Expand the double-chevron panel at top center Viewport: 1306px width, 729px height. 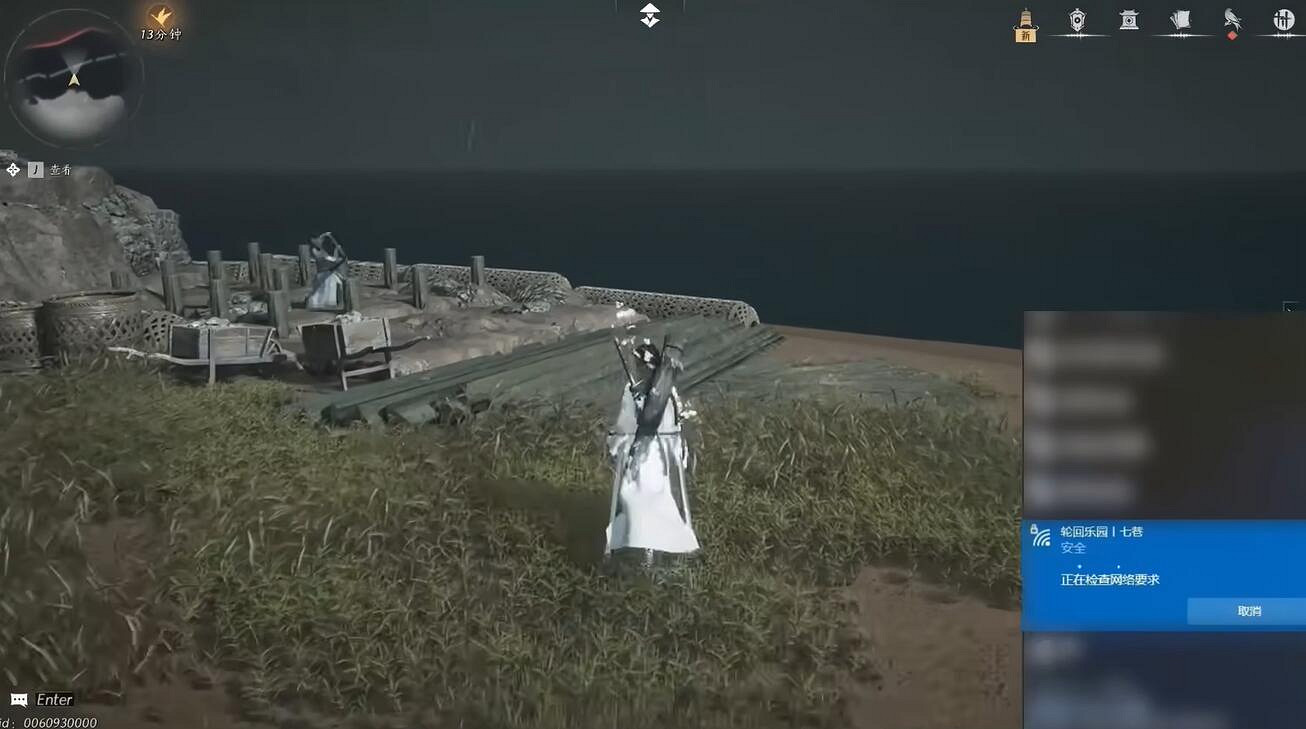(648, 15)
